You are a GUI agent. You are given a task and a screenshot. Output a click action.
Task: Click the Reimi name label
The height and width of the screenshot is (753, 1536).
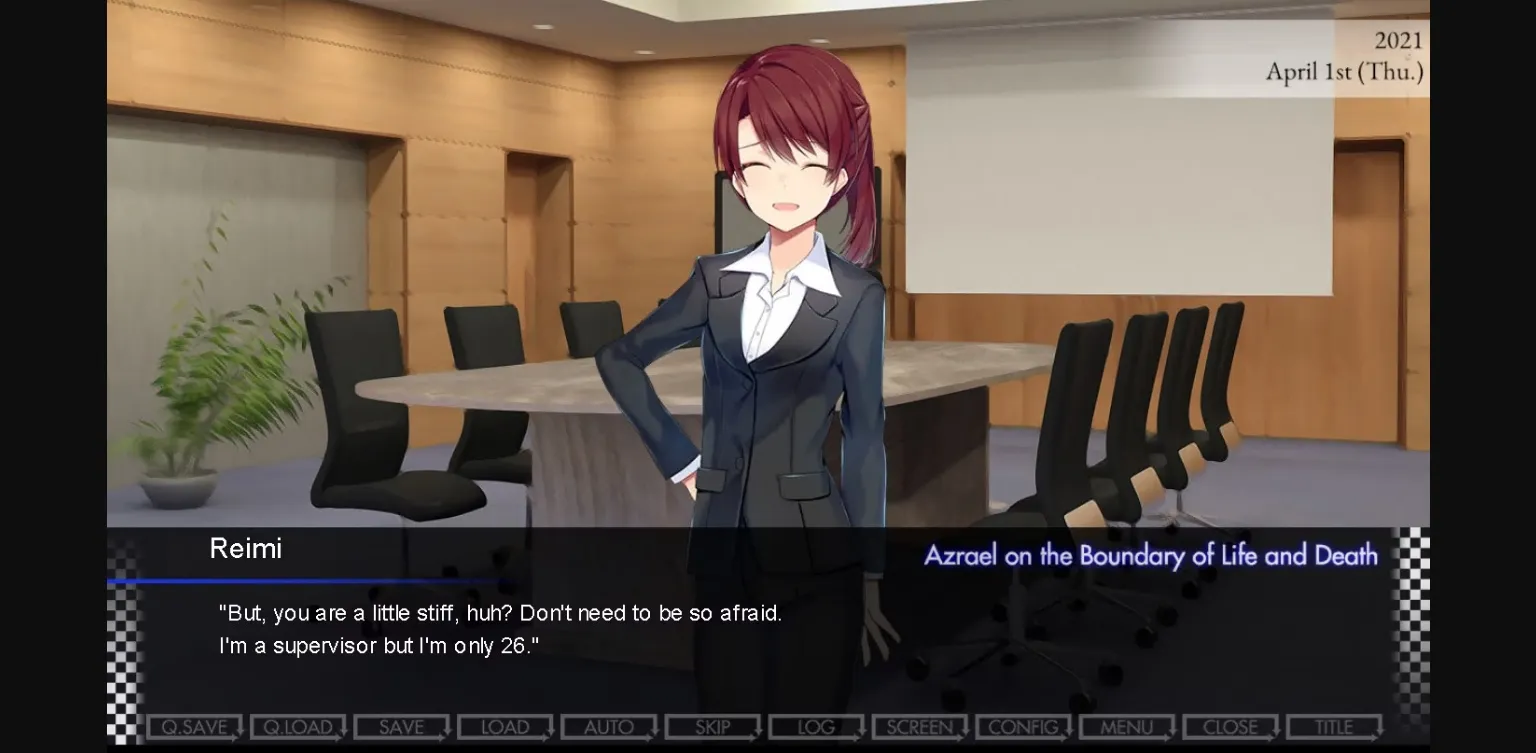[246, 548]
